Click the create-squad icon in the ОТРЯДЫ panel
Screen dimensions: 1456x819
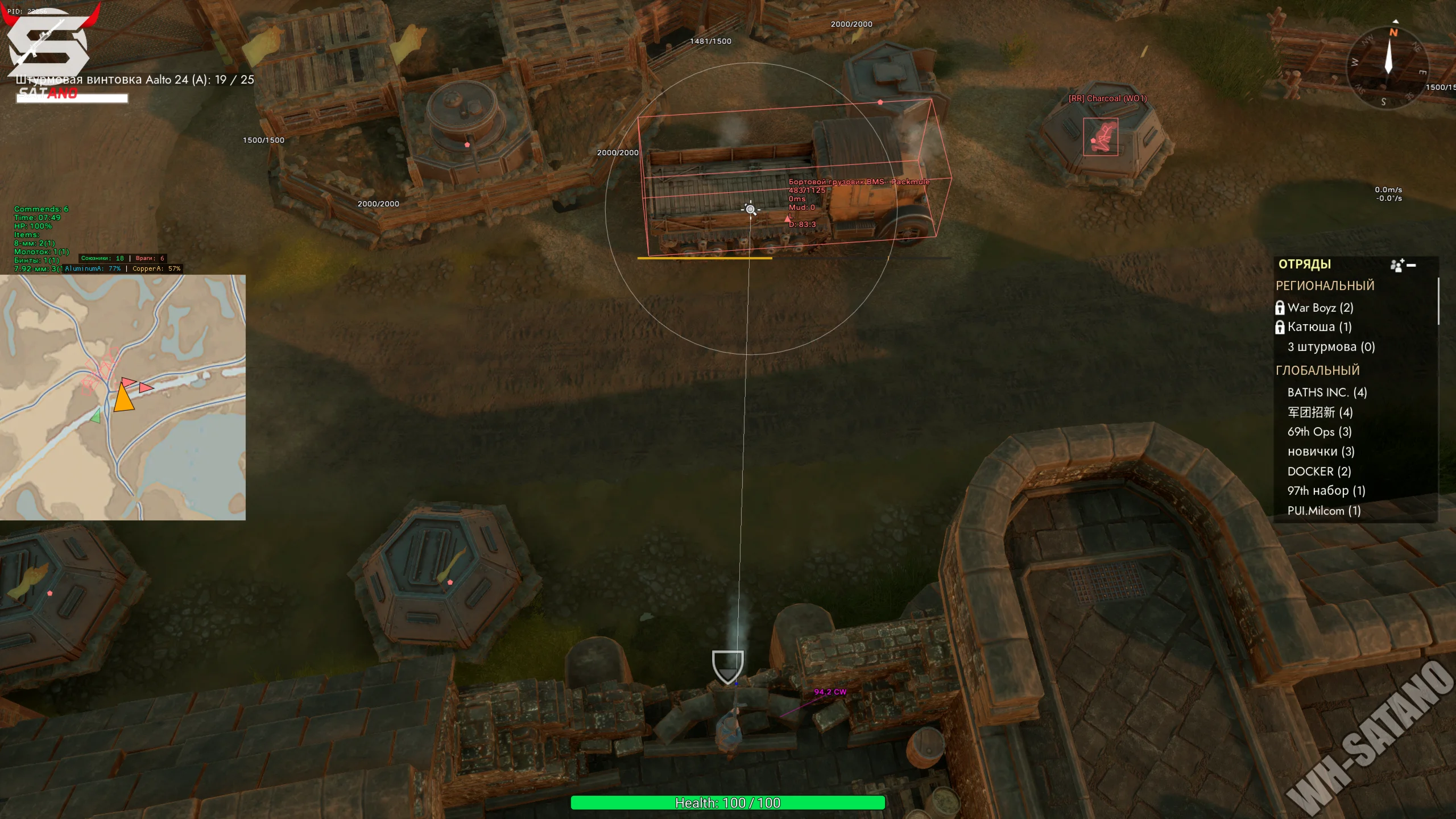point(1396,265)
